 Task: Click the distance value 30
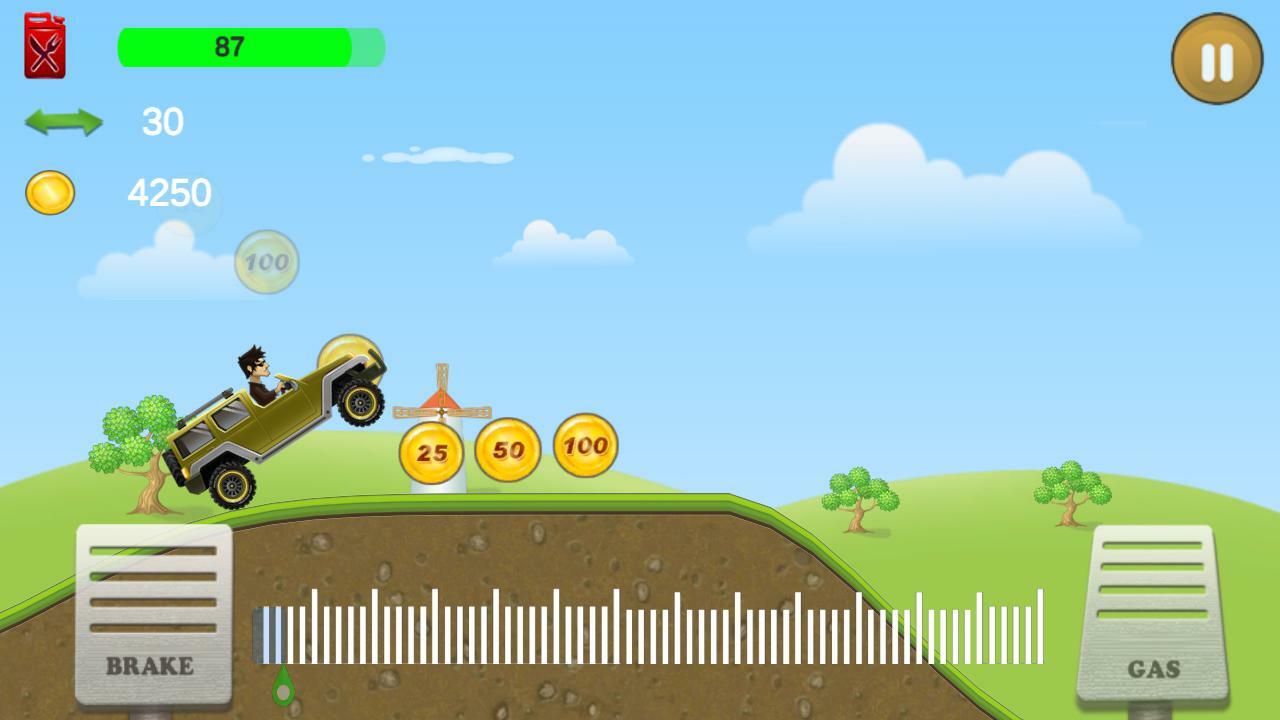coord(163,123)
